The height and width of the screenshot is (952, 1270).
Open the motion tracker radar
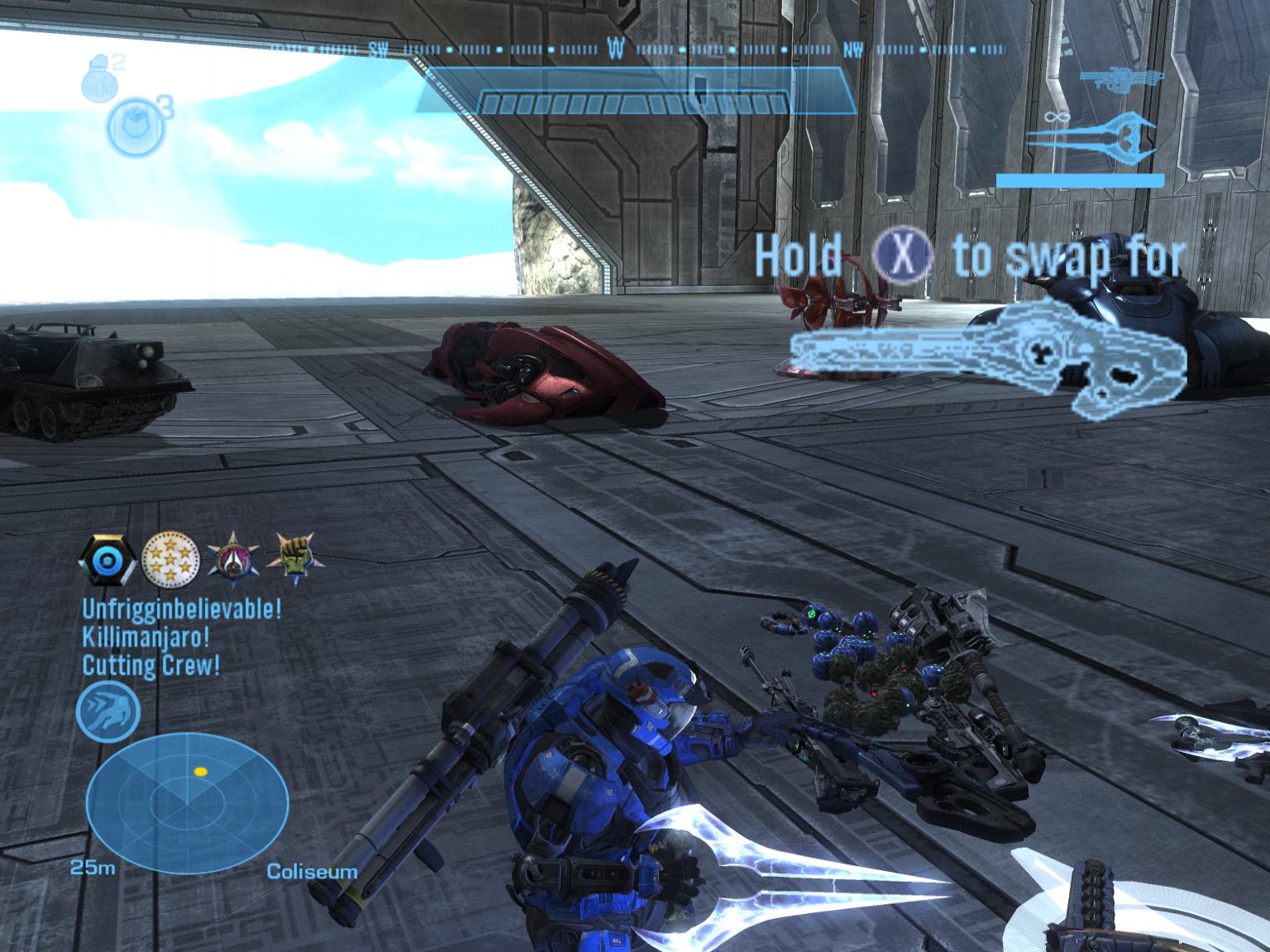187,800
